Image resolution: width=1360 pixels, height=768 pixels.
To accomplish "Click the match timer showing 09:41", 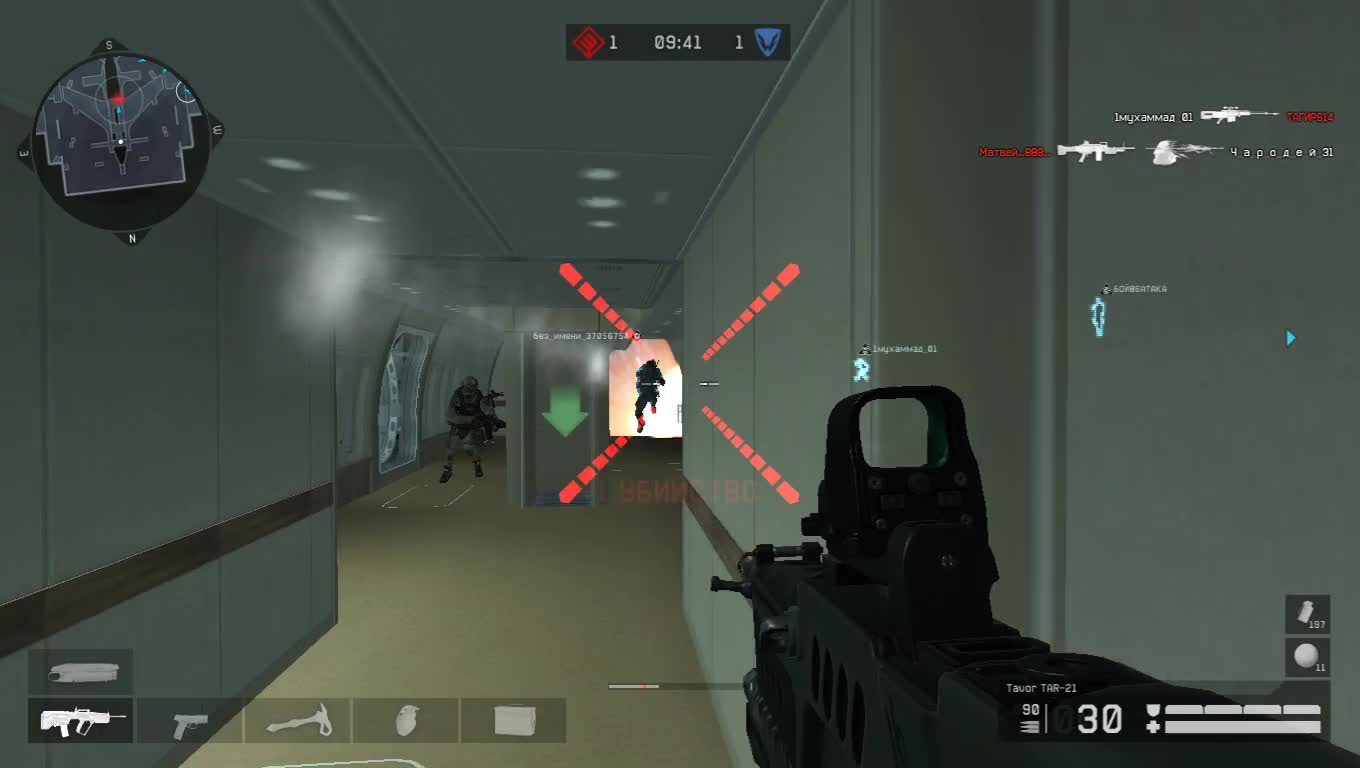I will click(x=676, y=42).
